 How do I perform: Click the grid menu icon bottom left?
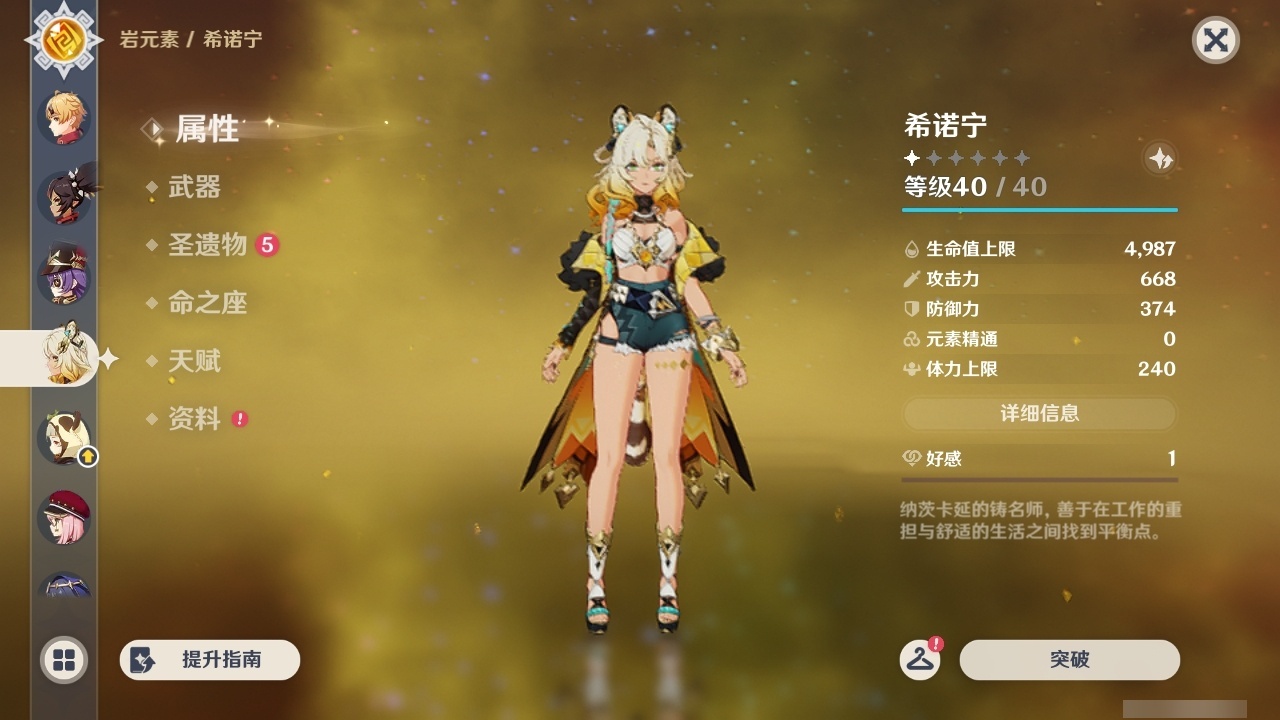[x=63, y=660]
